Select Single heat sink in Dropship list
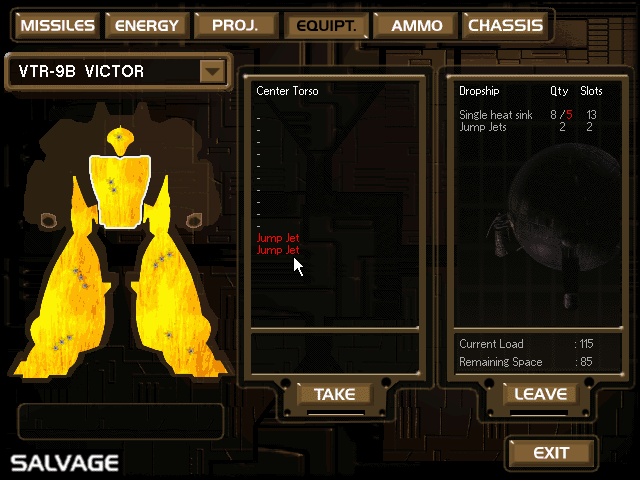Screen dimensions: 640x480 [x=499, y=115]
